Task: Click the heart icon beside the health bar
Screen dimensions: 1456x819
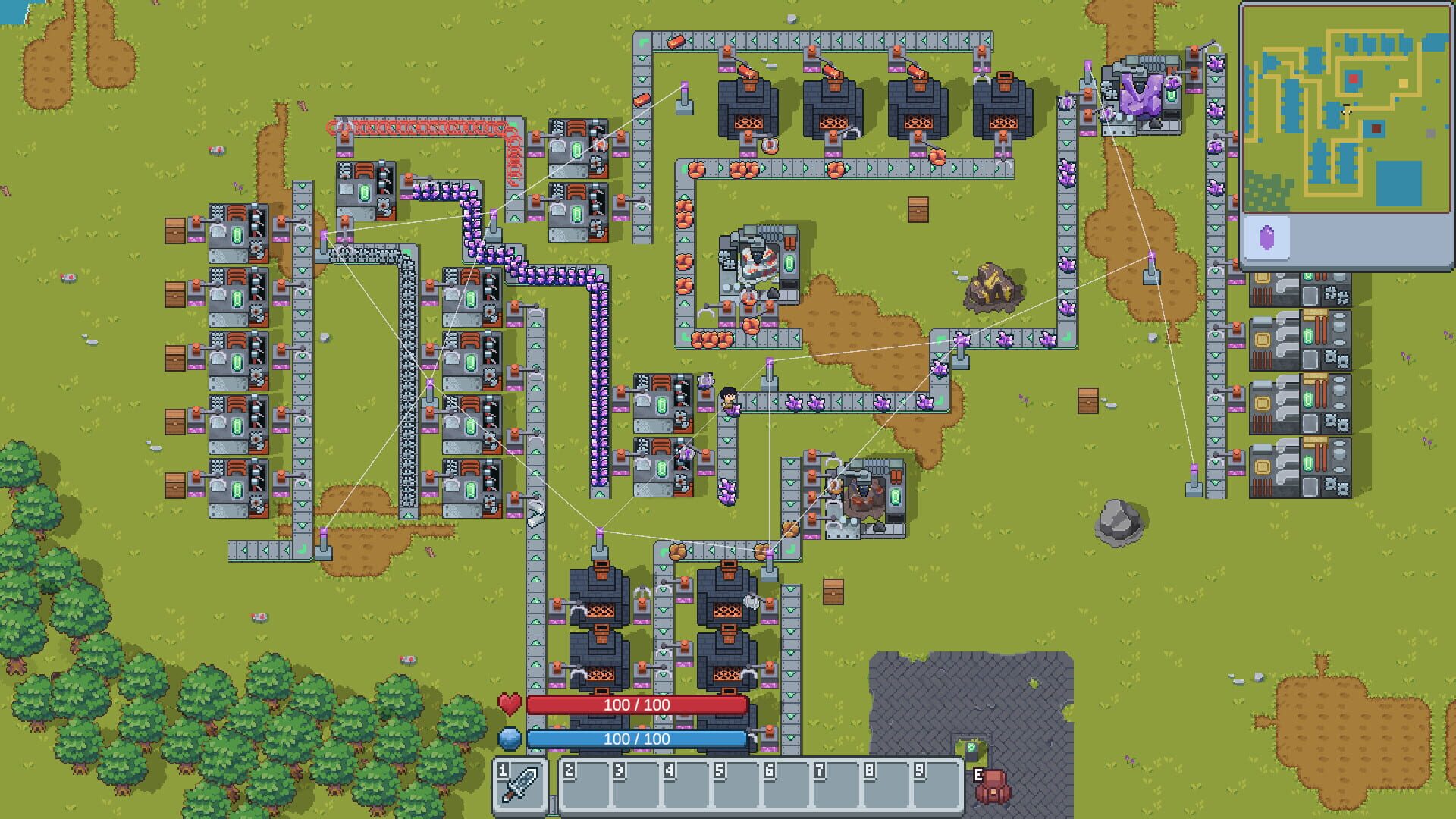Action: [511, 704]
